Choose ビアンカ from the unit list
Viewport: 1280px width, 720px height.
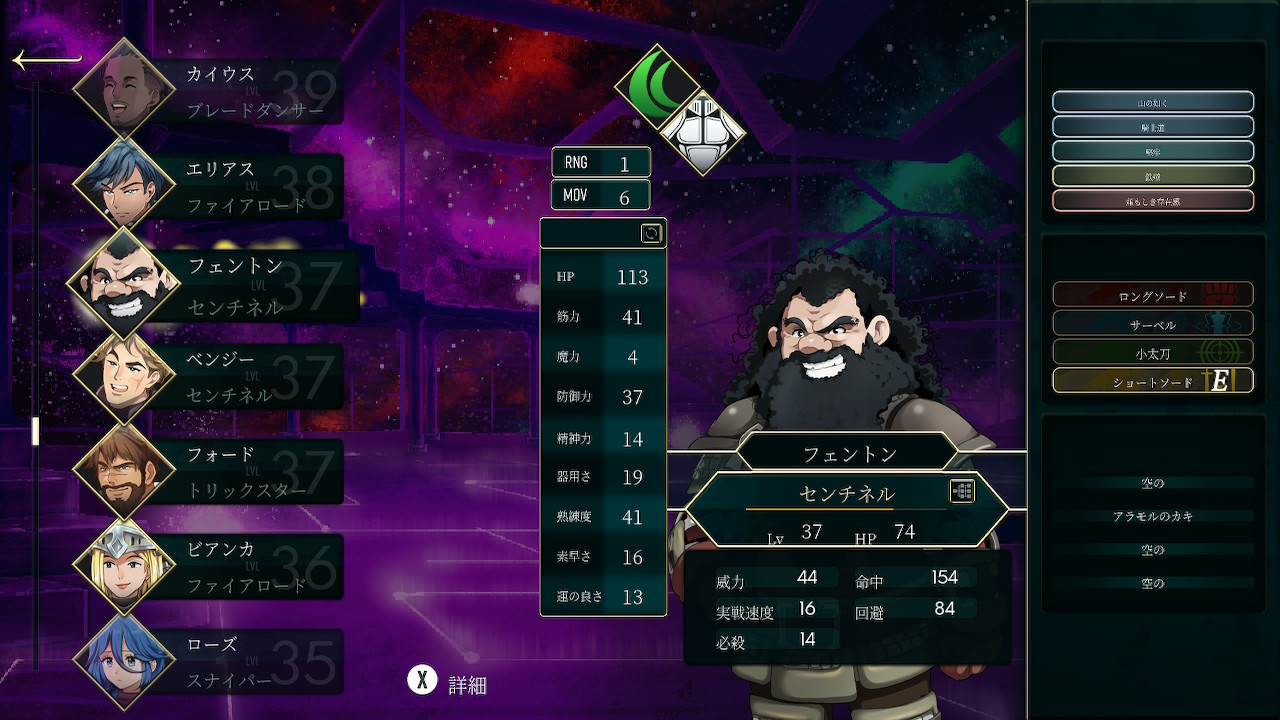210,567
